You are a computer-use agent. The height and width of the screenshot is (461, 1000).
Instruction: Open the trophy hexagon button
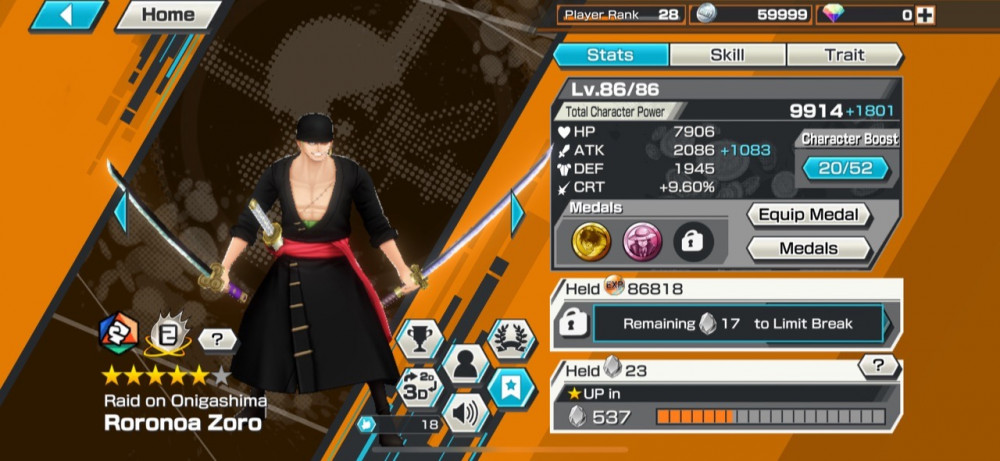tap(419, 339)
